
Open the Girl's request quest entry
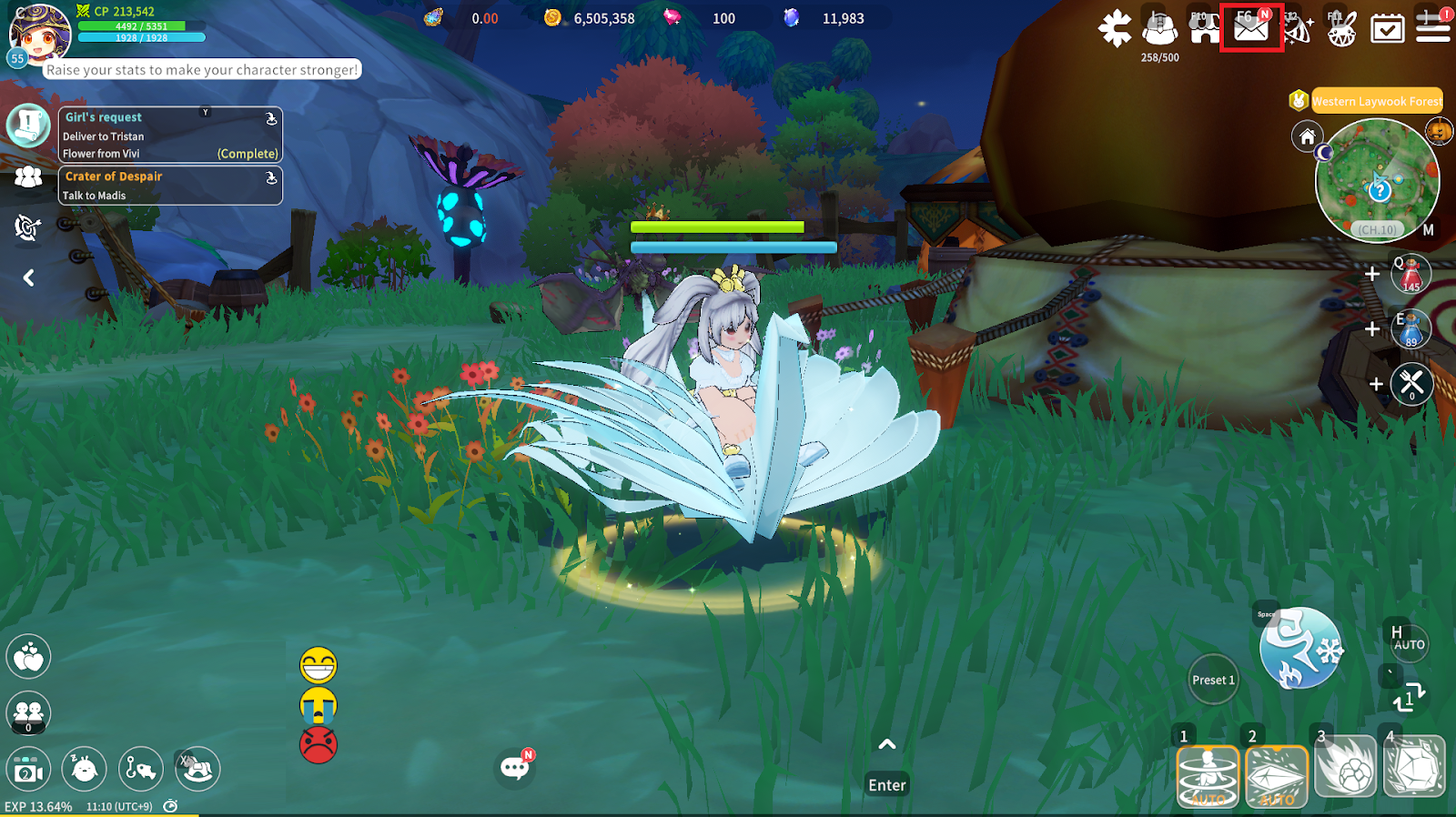(x=170, y=135)
